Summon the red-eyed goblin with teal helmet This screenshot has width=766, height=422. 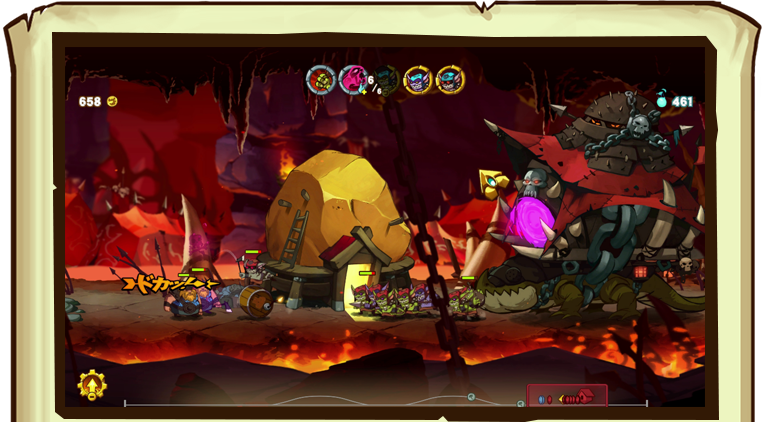(x=450, y=79)
